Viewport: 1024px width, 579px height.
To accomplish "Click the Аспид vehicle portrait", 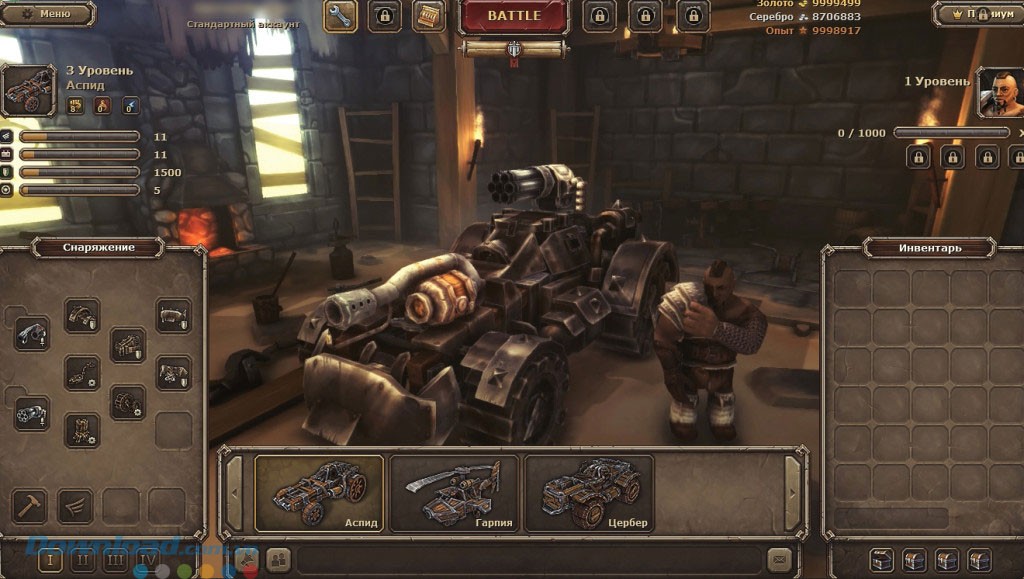I will click(x=30, y=91).
